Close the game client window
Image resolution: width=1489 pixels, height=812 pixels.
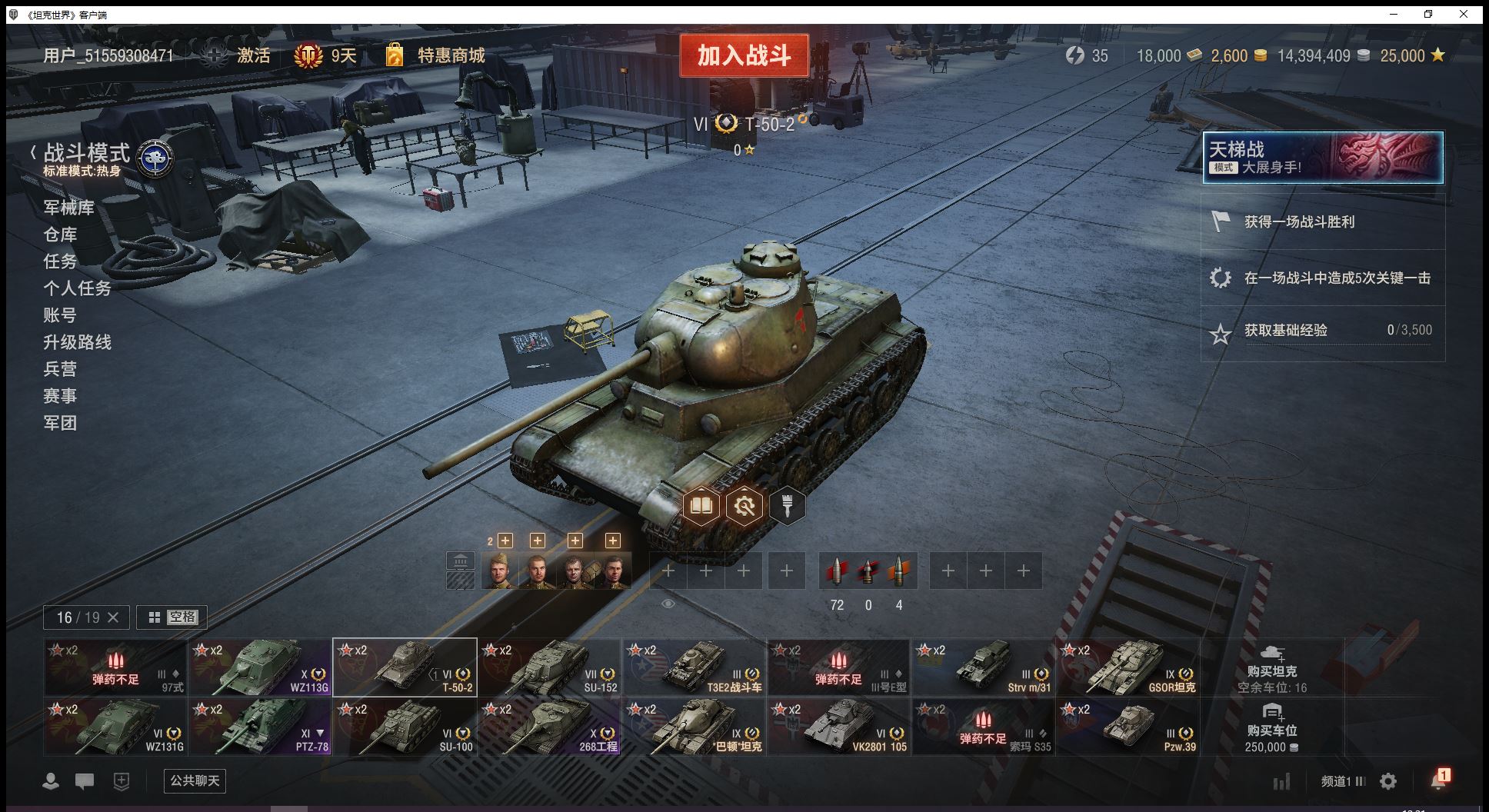(x=1464, y=14)
